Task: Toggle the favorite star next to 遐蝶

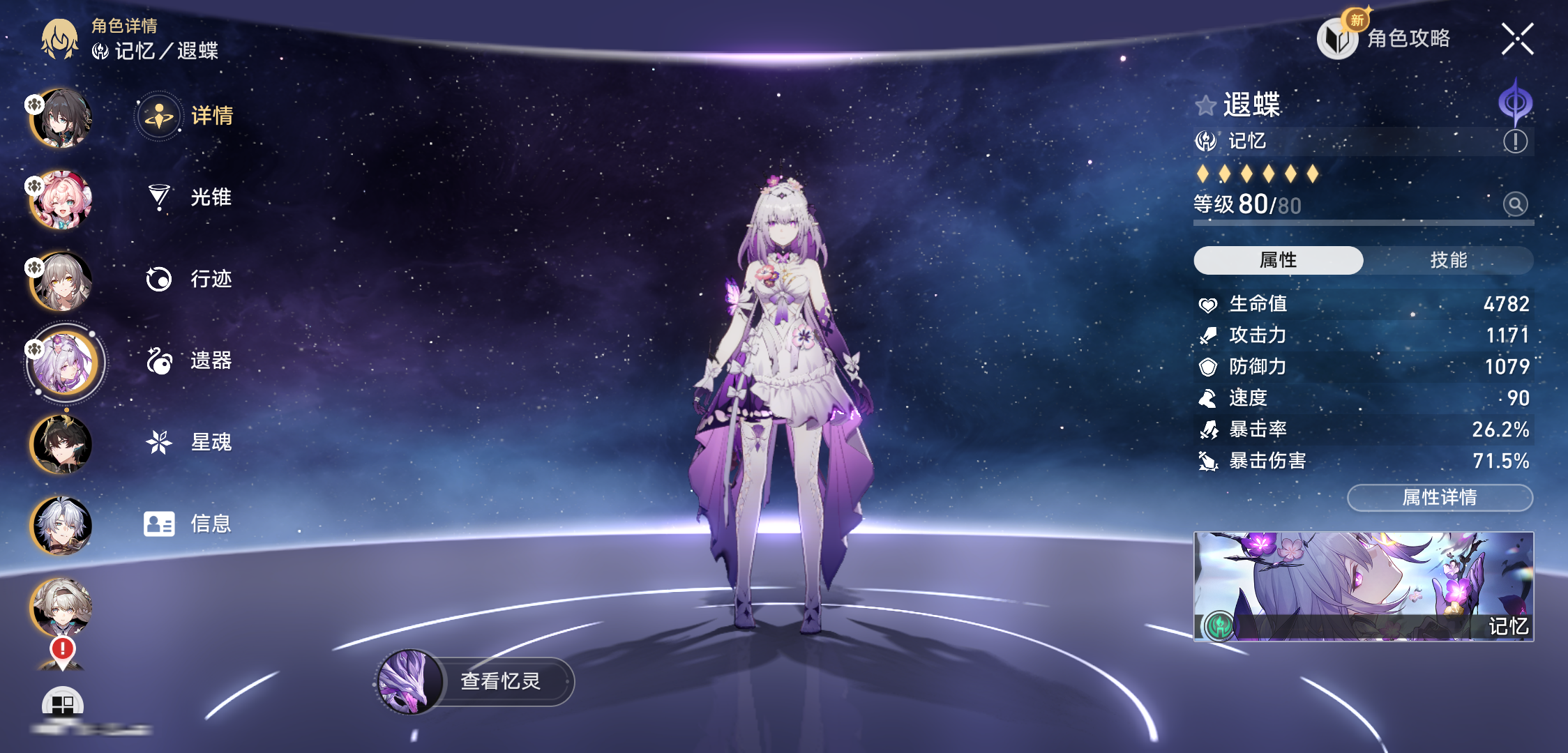Action: click(x=1205, y=106)
